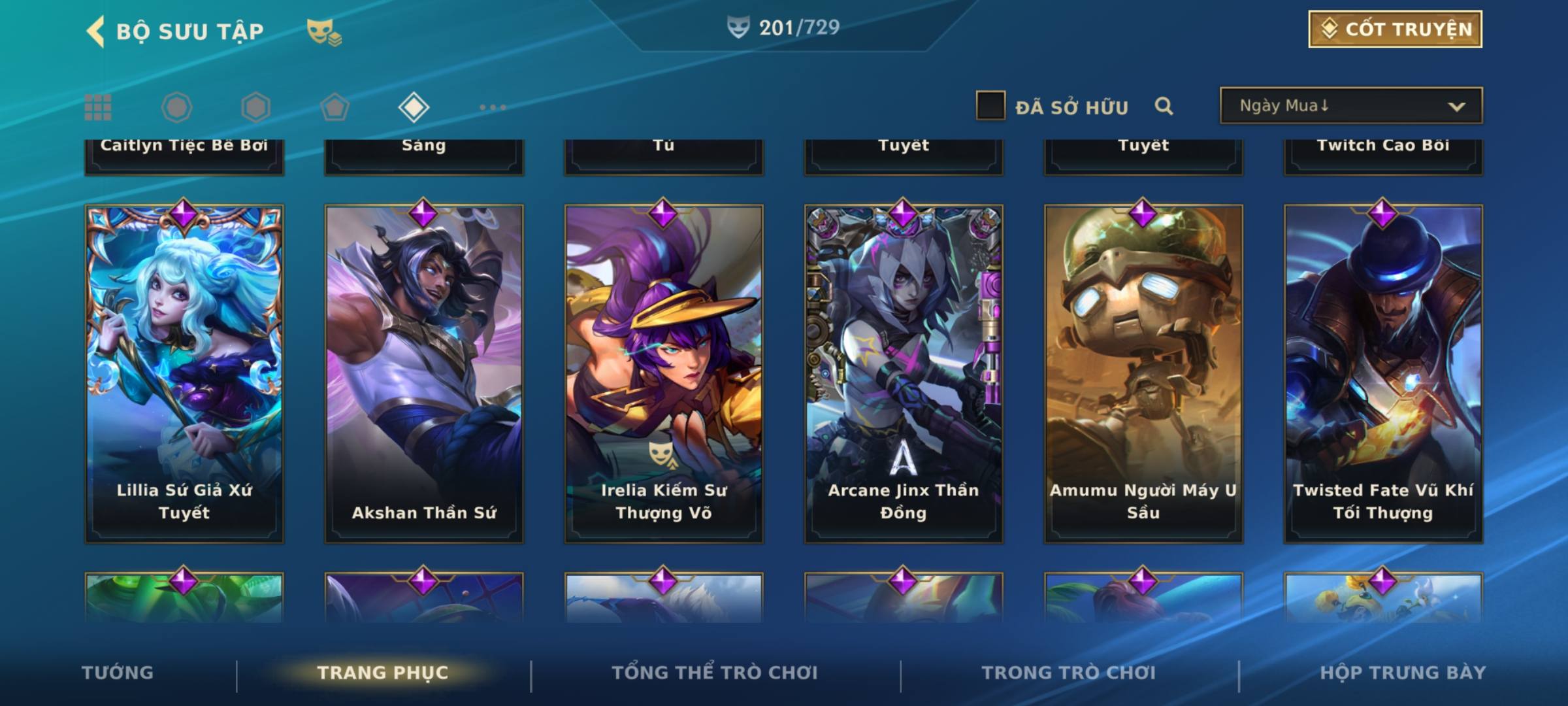Screen dimensions: 1568x706
Task: Click the golden mask with coins icon
Action: pos(324,32)
